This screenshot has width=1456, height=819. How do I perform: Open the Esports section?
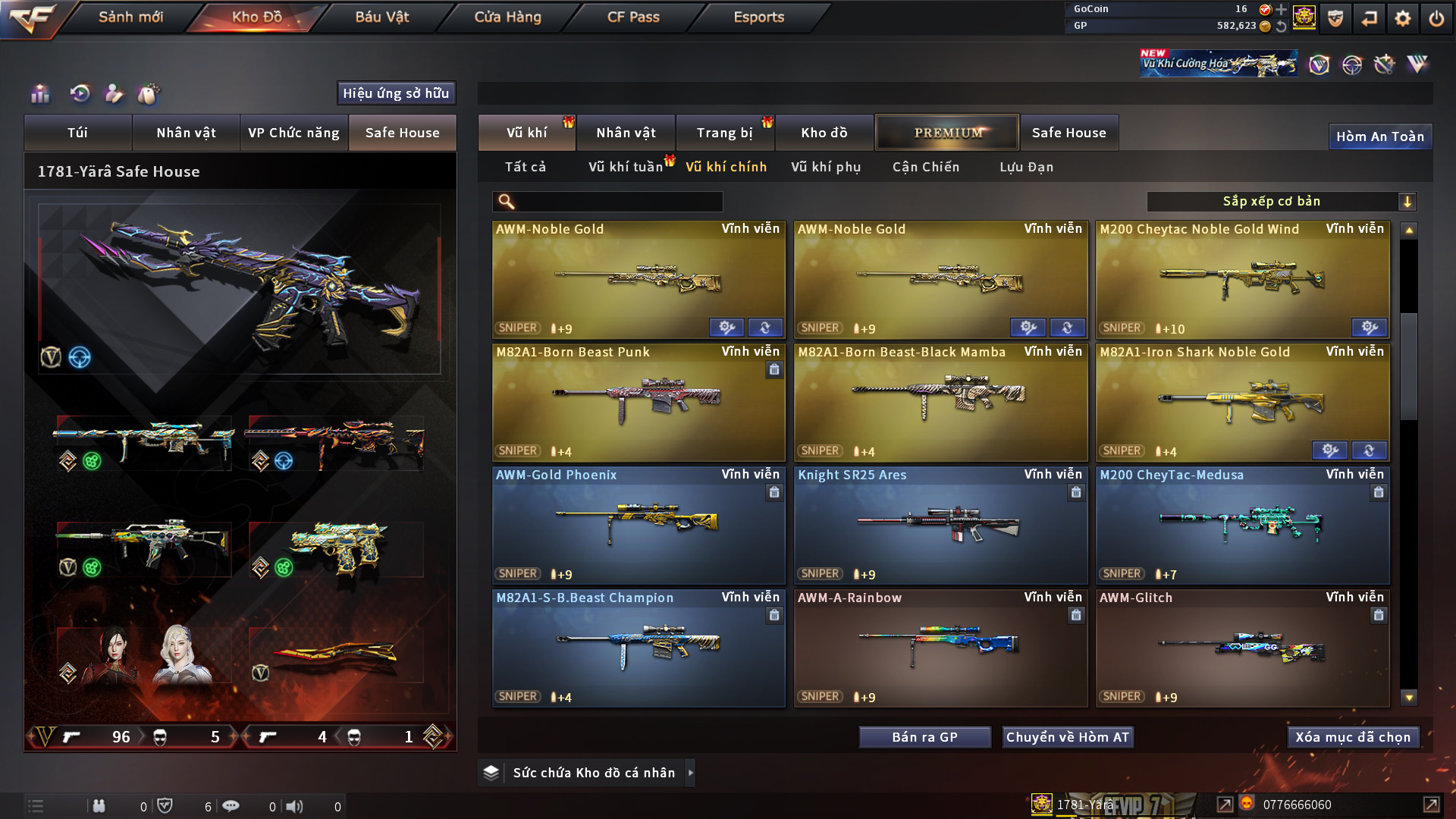758,17
